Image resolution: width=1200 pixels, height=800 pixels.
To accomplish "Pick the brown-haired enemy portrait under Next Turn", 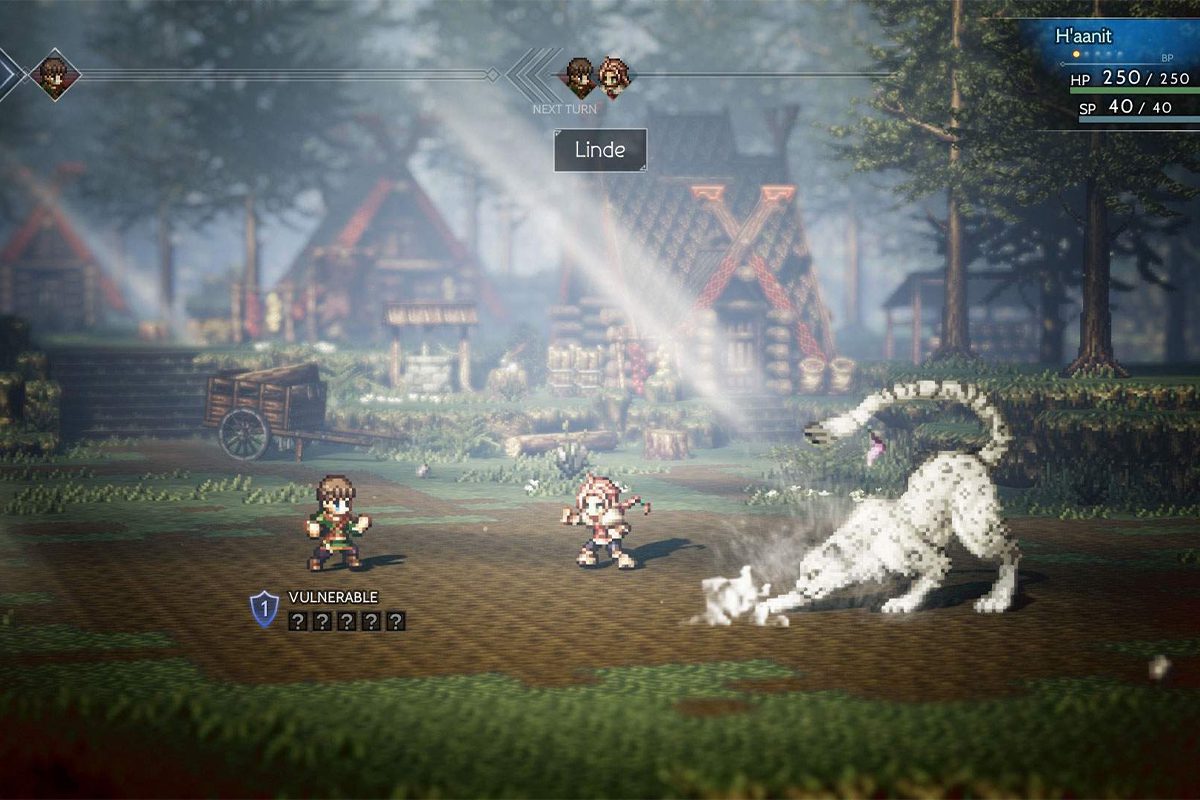I will (x=579, y=76).
